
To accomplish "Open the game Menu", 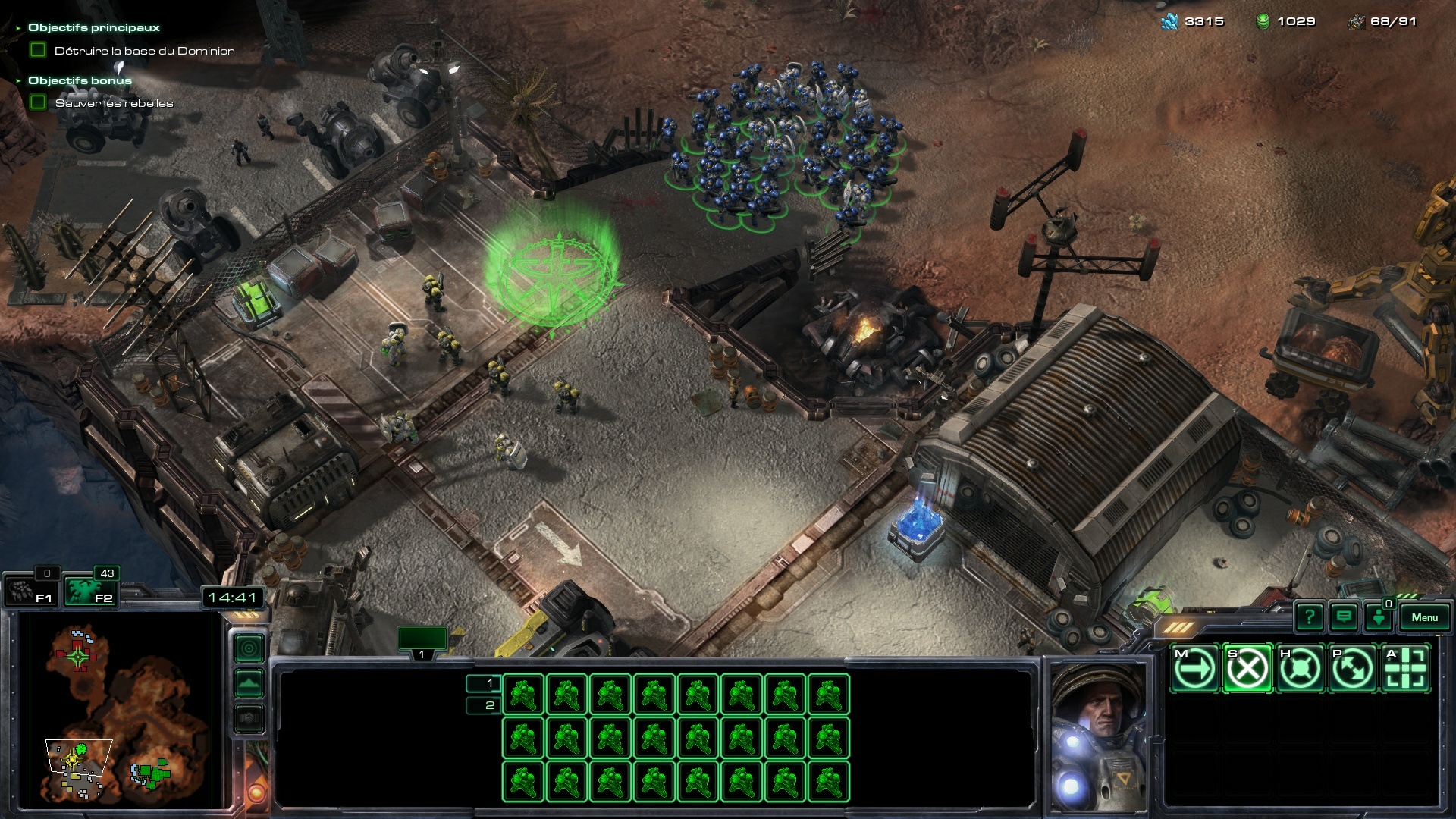I will coord(1423,617).
